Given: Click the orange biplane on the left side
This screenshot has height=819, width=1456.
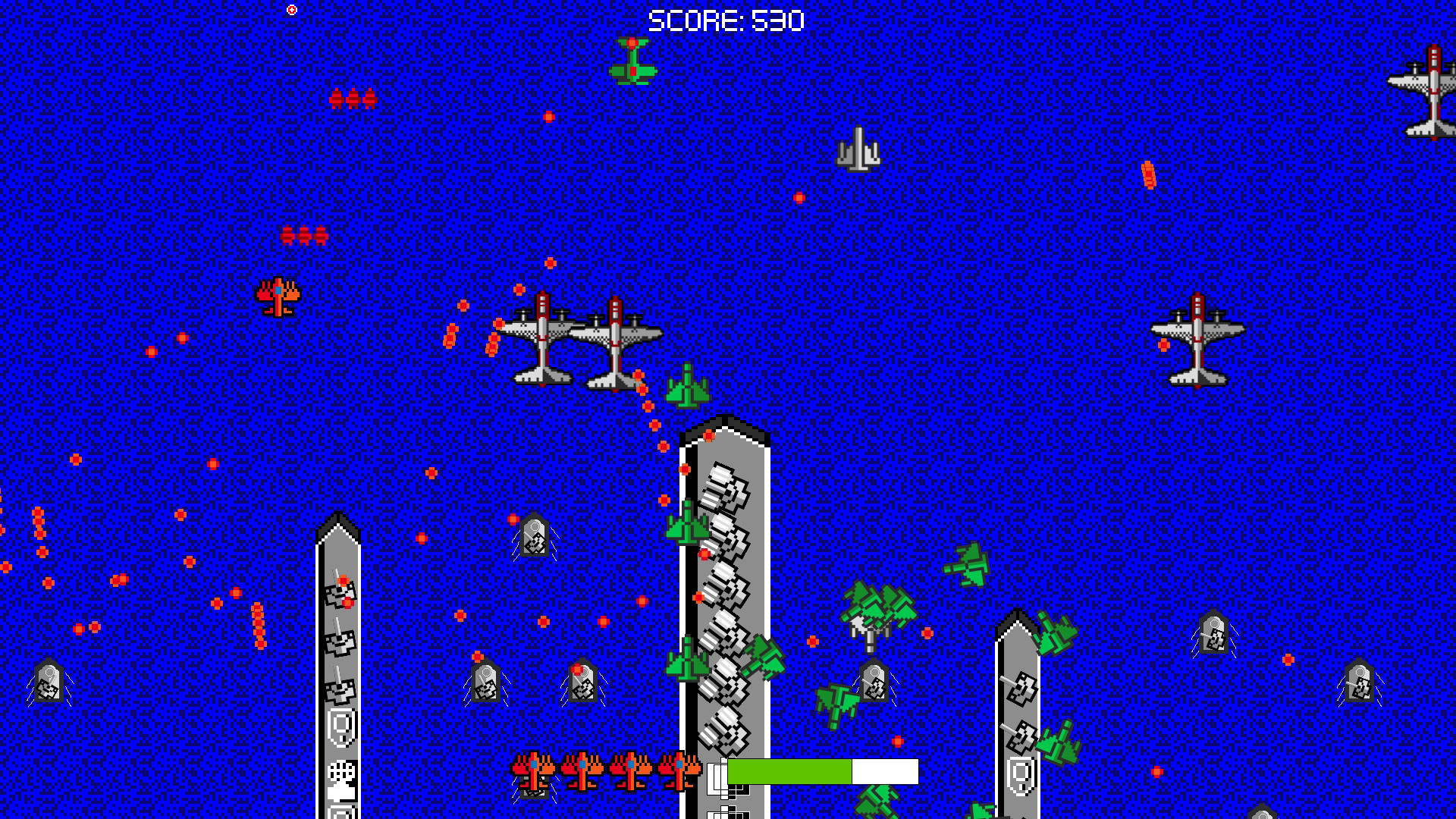Looking at the screenshot, I should coord(278,297).
